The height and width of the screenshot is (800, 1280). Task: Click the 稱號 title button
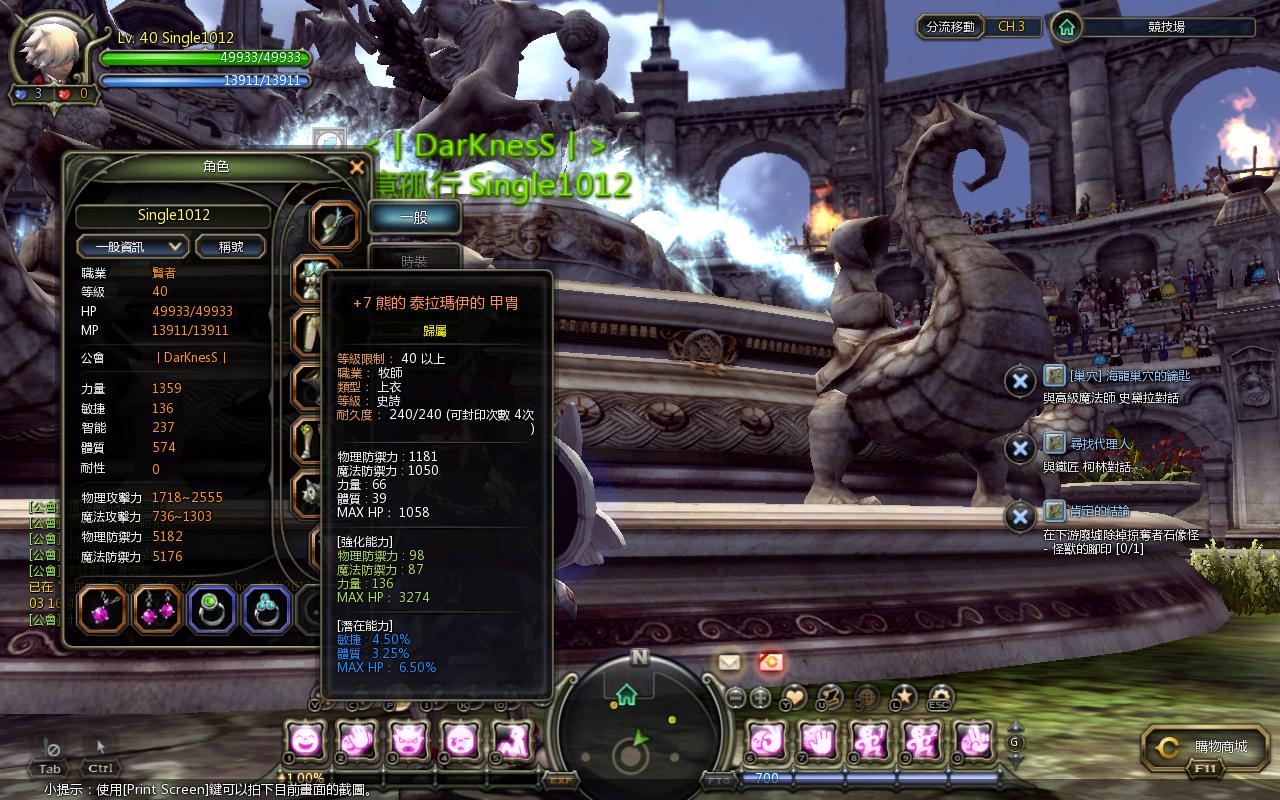(230, 246)
